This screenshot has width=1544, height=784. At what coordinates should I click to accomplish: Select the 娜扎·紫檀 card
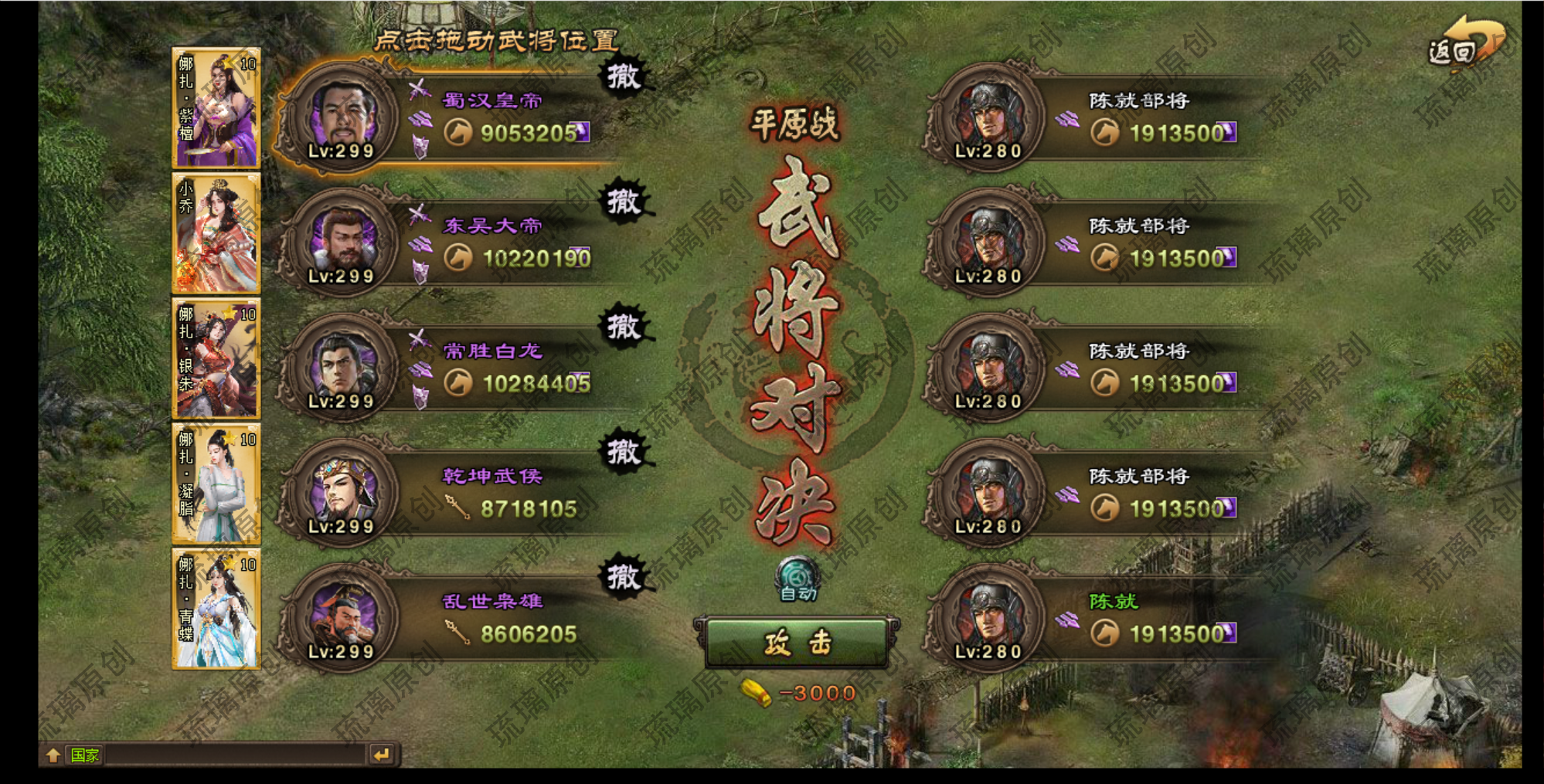(216, 108)
